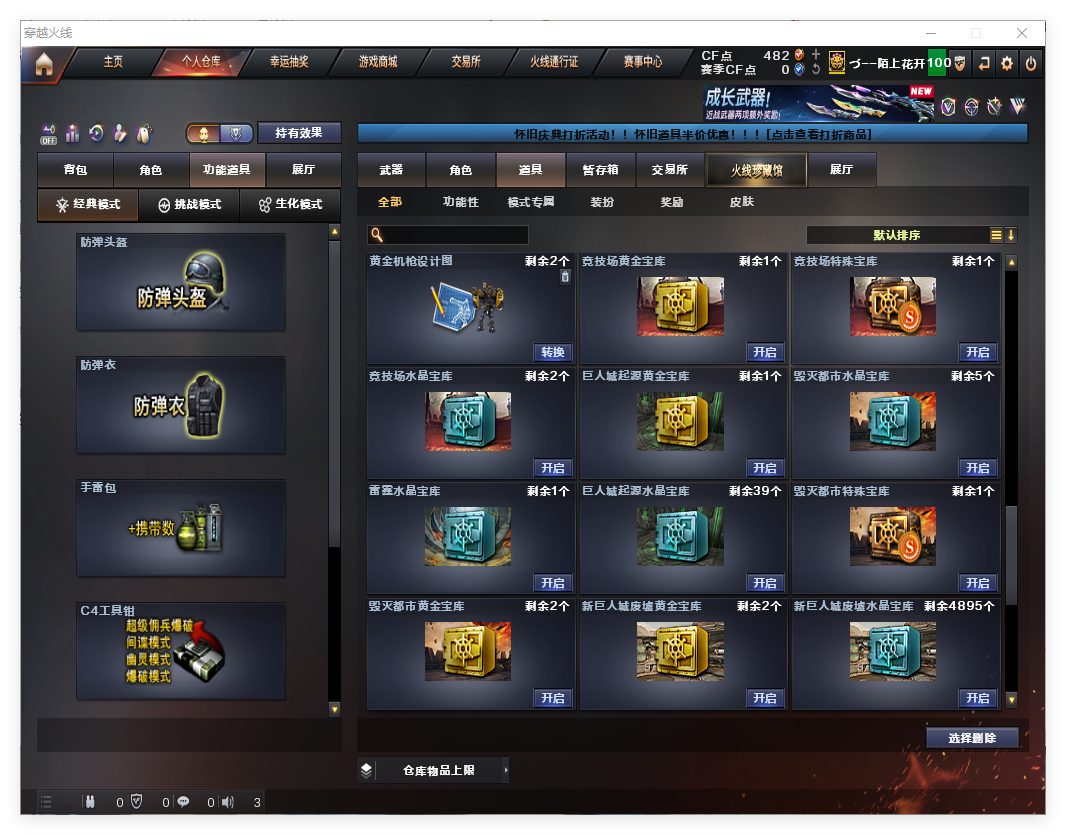The width and height of the screenshot is (1066, 835).
Task: Open the 交易所 top menu
Action: (x=466, y=62)
